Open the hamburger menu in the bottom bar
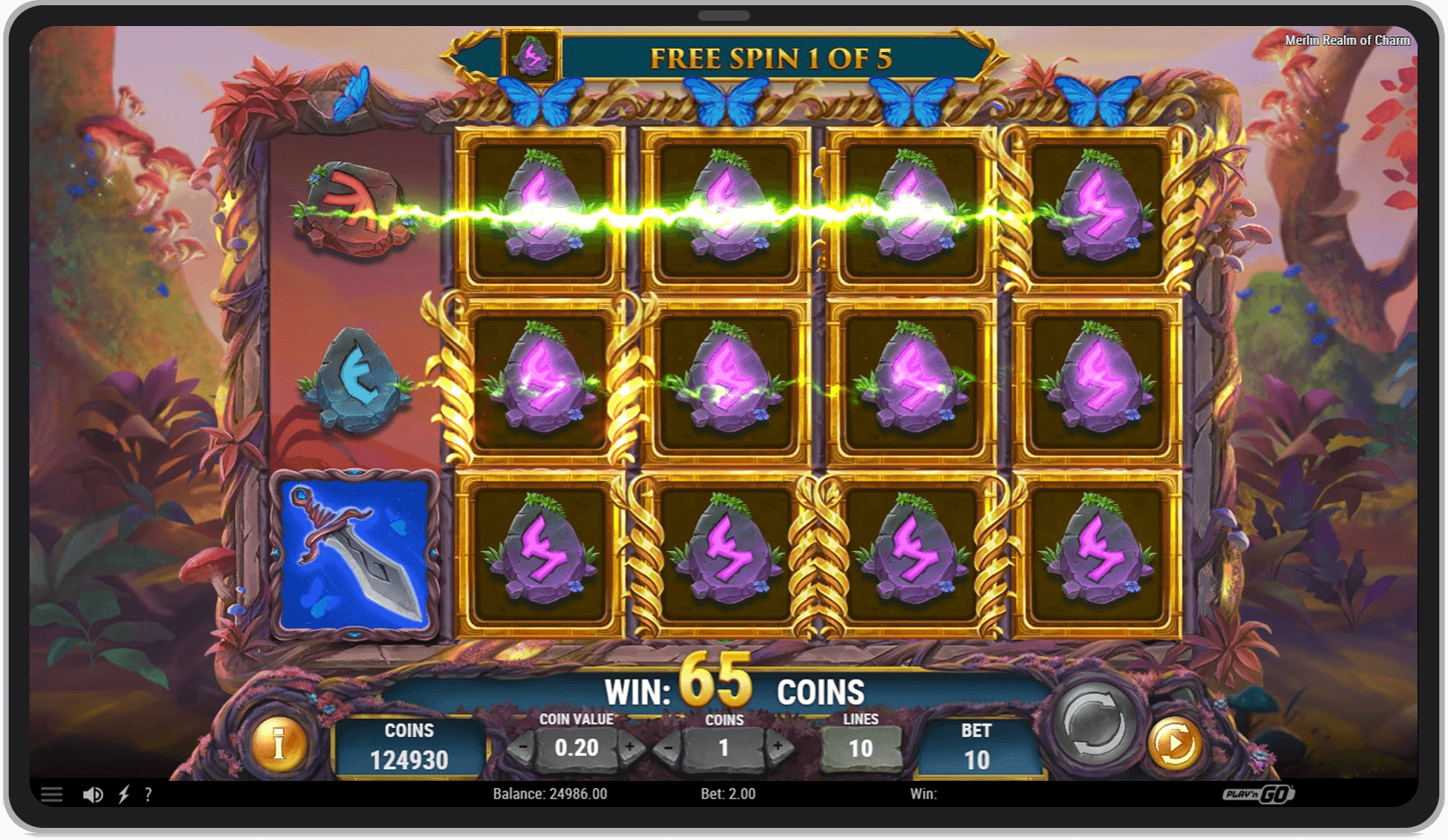The image size is (1448, 840). click(52, 793)
